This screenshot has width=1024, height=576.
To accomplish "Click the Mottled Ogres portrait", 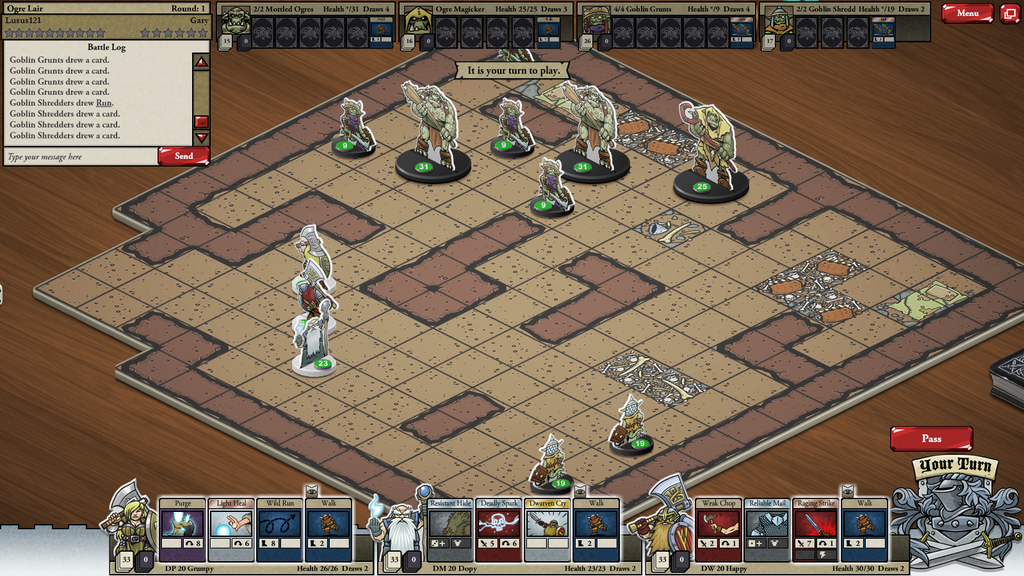I will click(235, 22).
